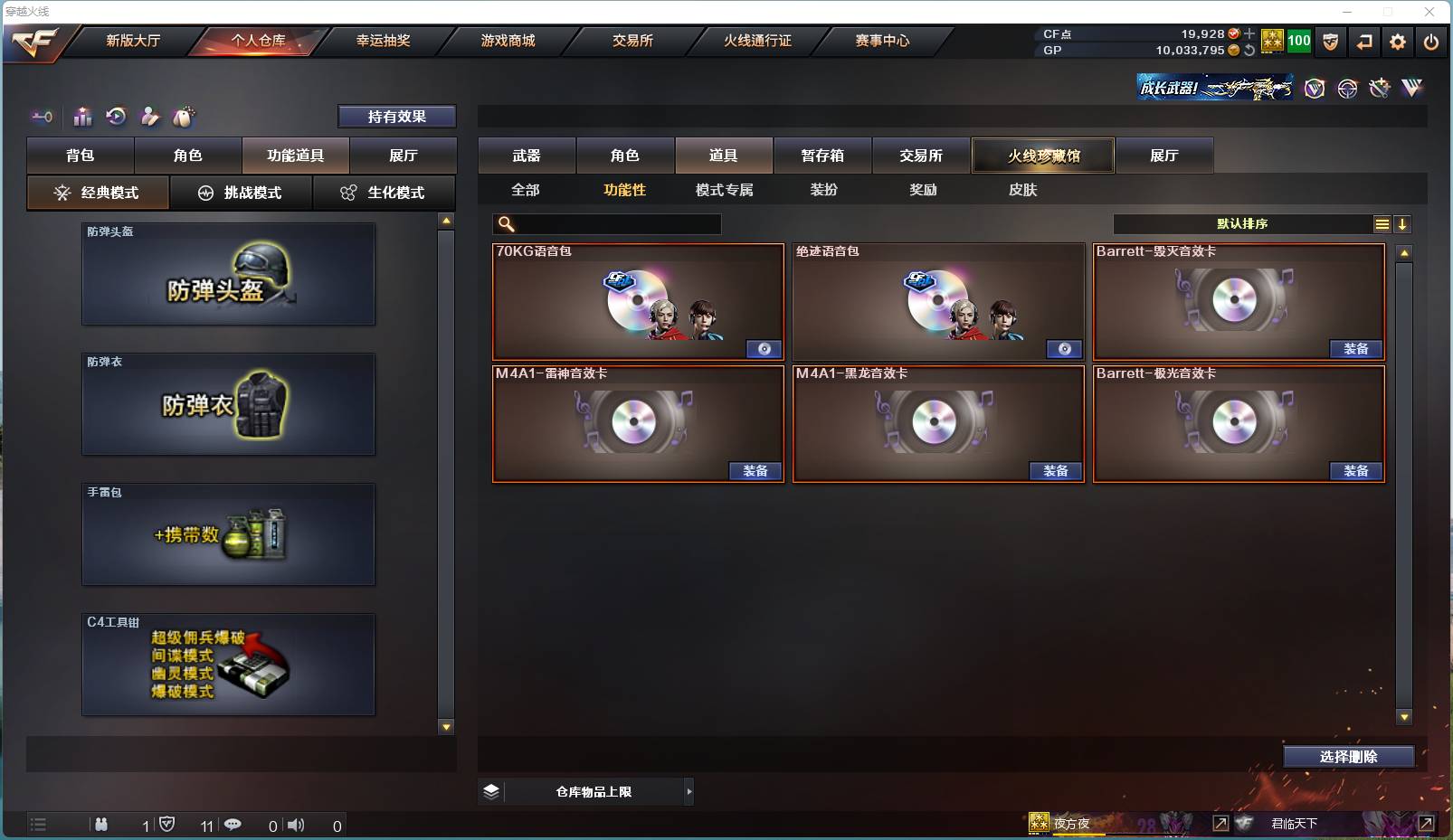Click the descending sort arrow beside the sort dropdown
The image size is (1453, 840).
pyautogui.click(x=1403, y=223)
